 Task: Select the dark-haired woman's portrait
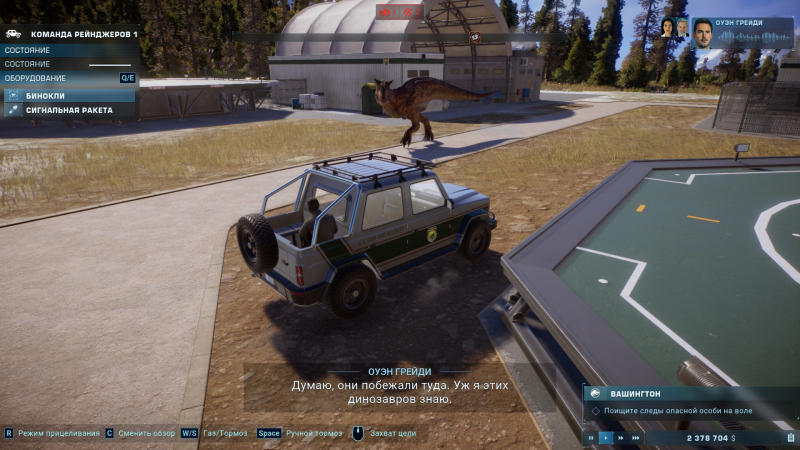667,28
